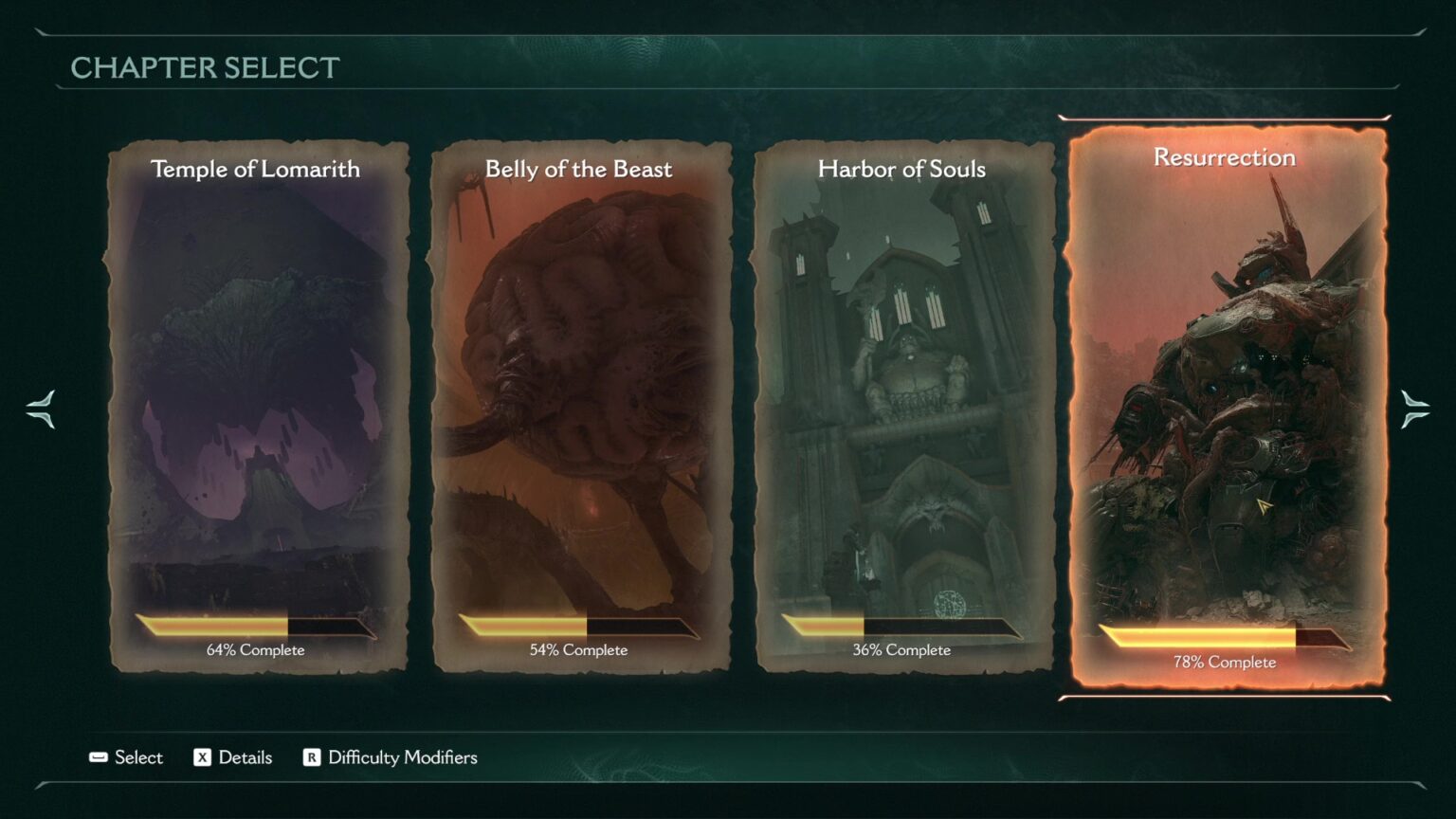Click the left navigation arrow
Viewport: 1456px width, 819px height.
pyautogui.click(x=40, y=409)
